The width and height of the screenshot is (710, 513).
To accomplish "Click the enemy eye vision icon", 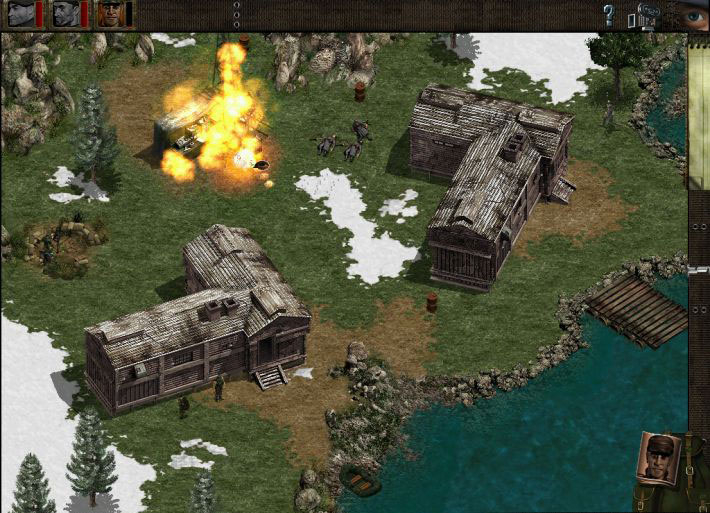I will point(693,15).
